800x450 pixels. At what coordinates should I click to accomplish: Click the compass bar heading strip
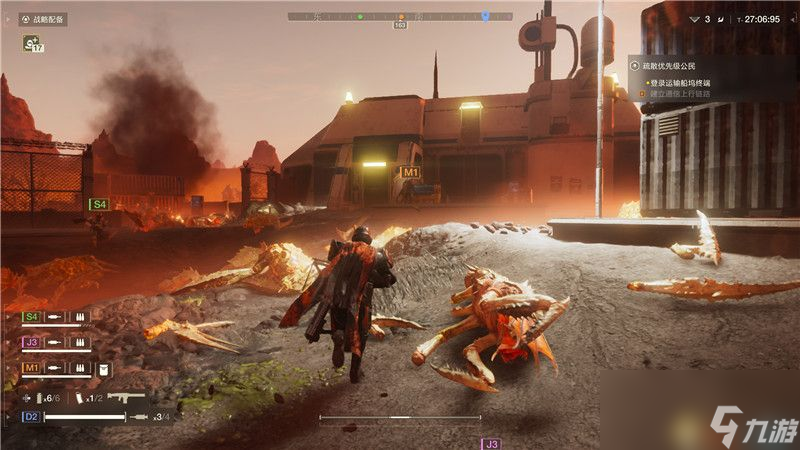tap(400, 16)
